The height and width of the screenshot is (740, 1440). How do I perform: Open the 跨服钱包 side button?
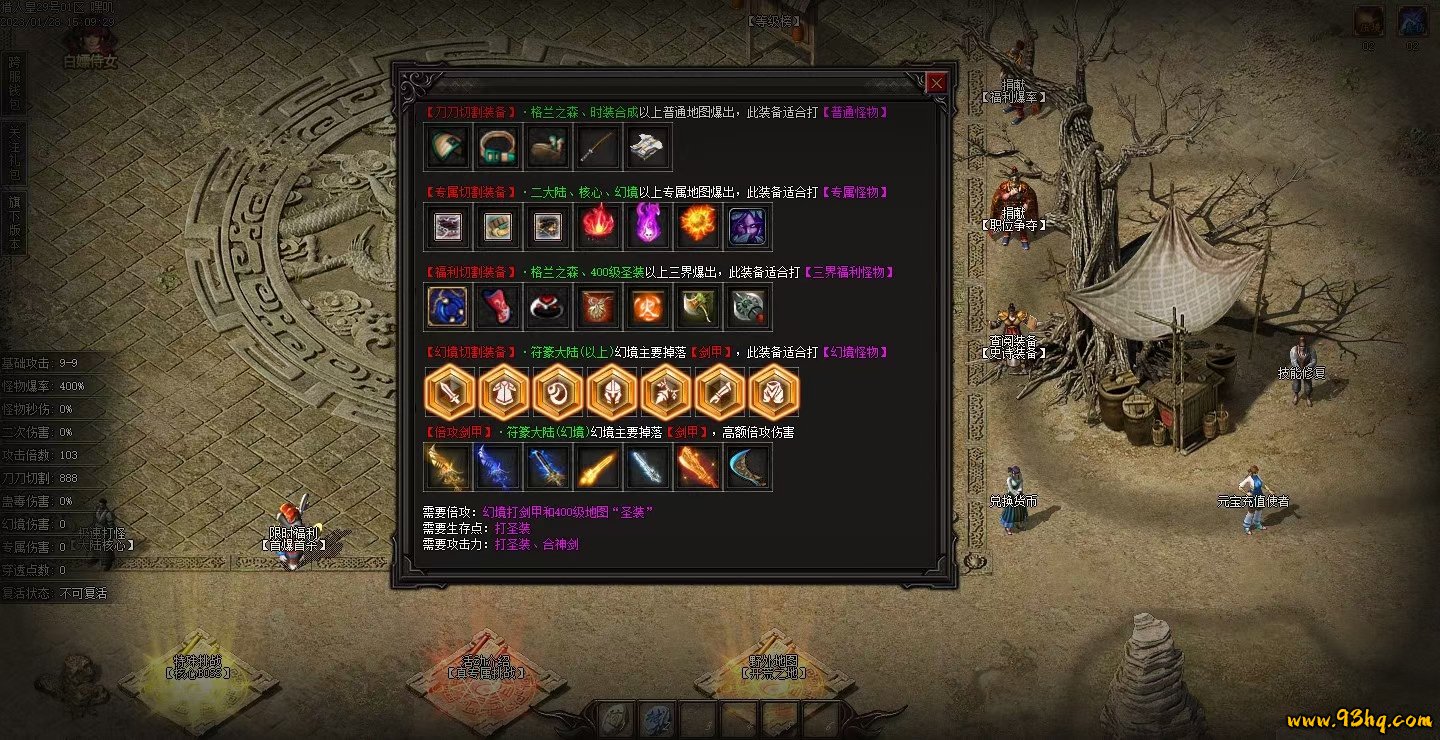(14, 83)
